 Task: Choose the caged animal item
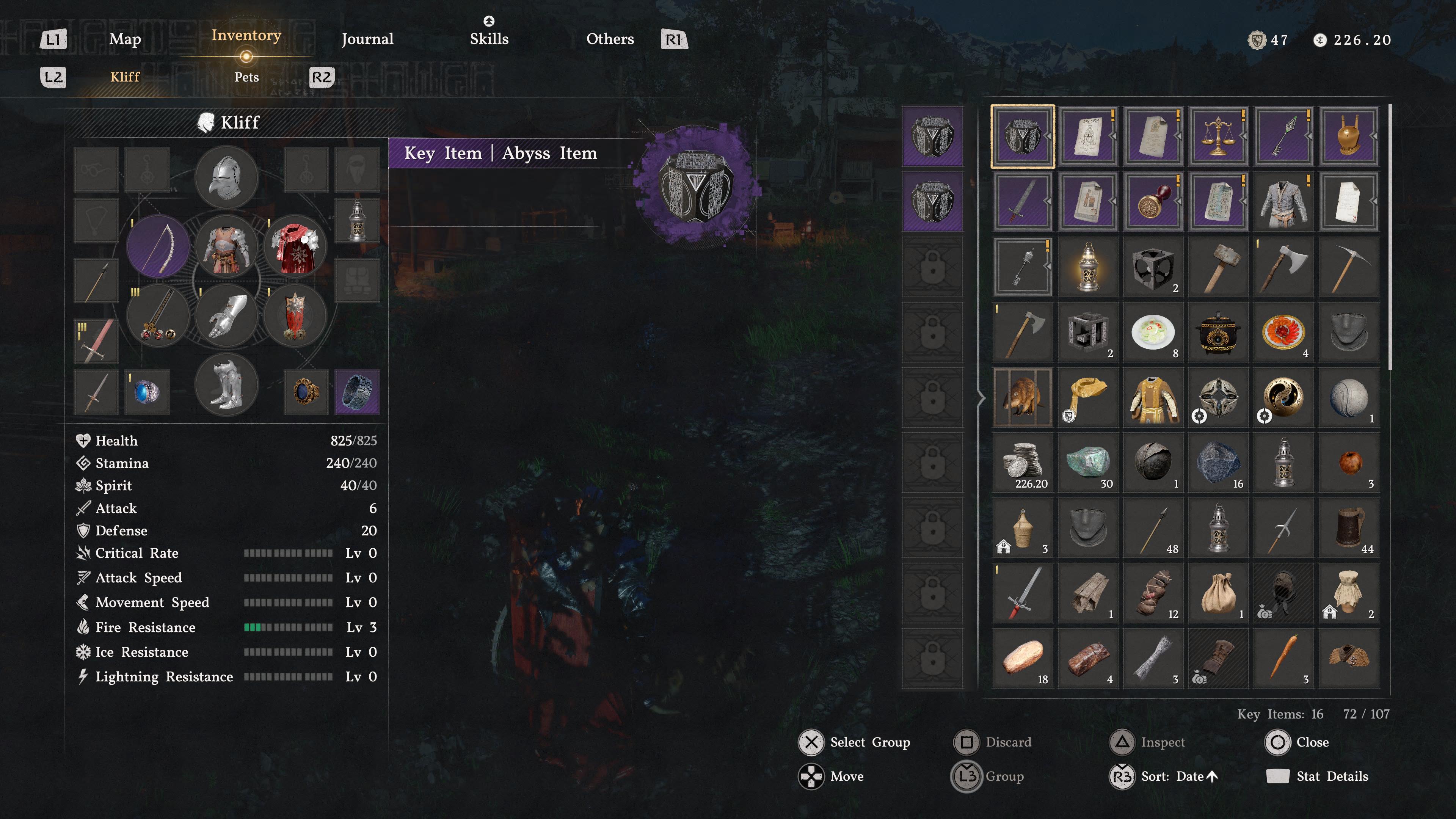click(x=1023, y=397)
